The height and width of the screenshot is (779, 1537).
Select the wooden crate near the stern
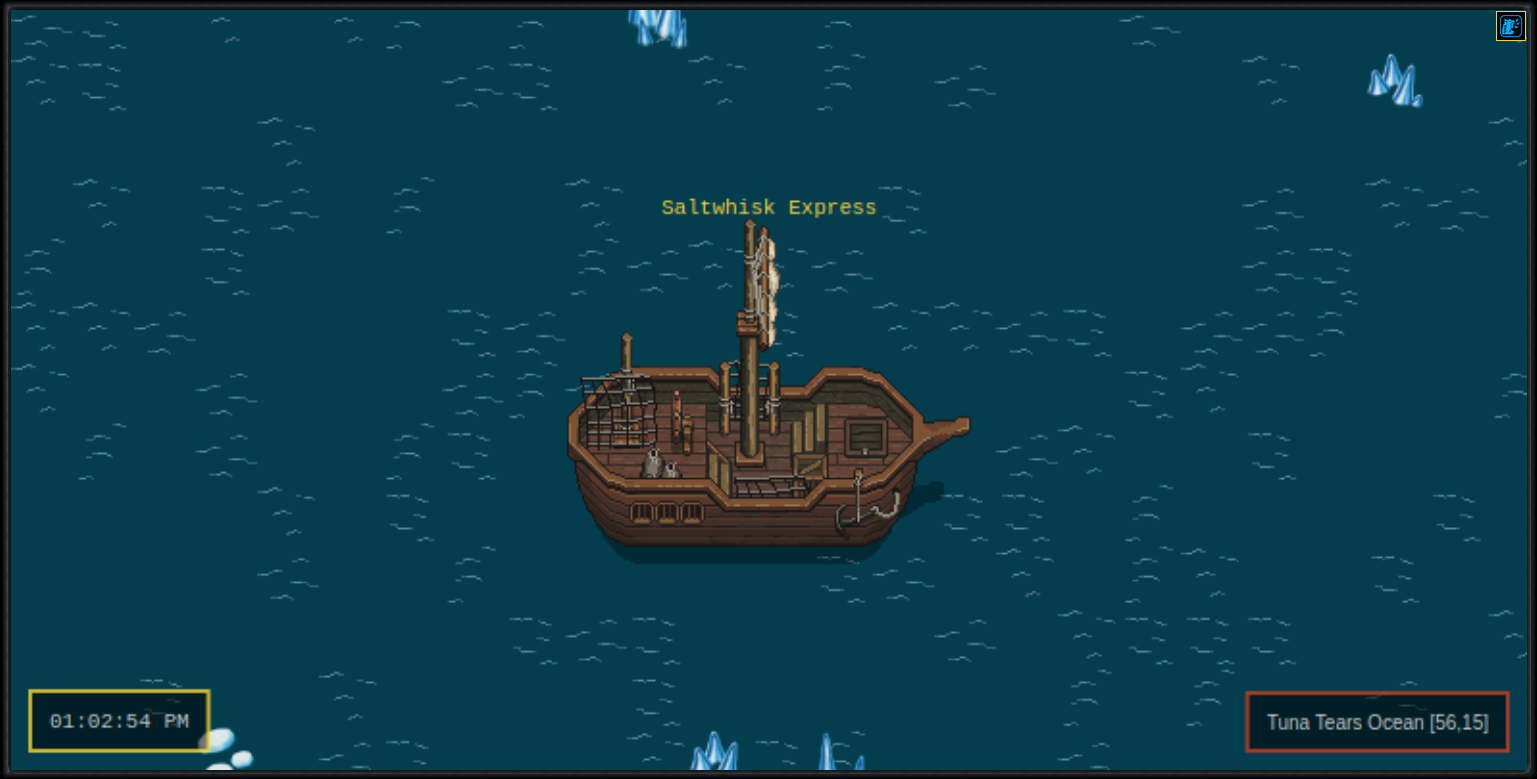pyautogui.click(x=808, y=466)
